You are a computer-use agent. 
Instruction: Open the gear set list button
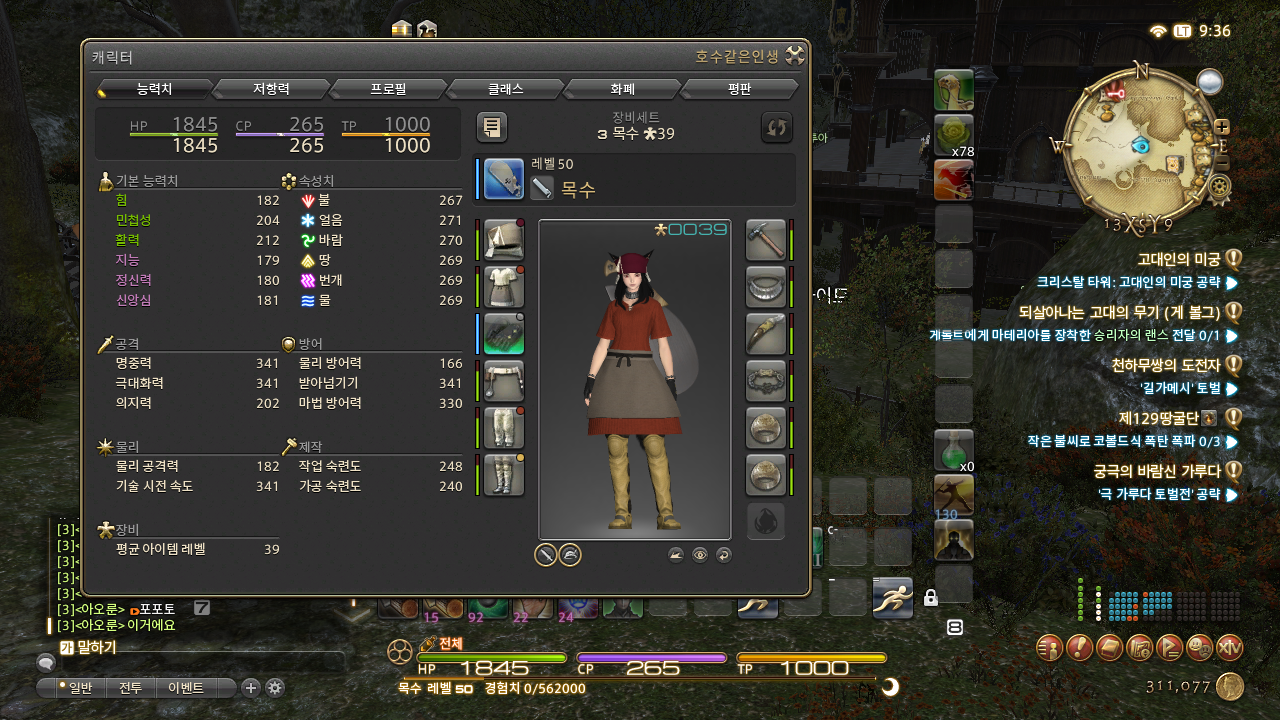(x=491, y=127)
